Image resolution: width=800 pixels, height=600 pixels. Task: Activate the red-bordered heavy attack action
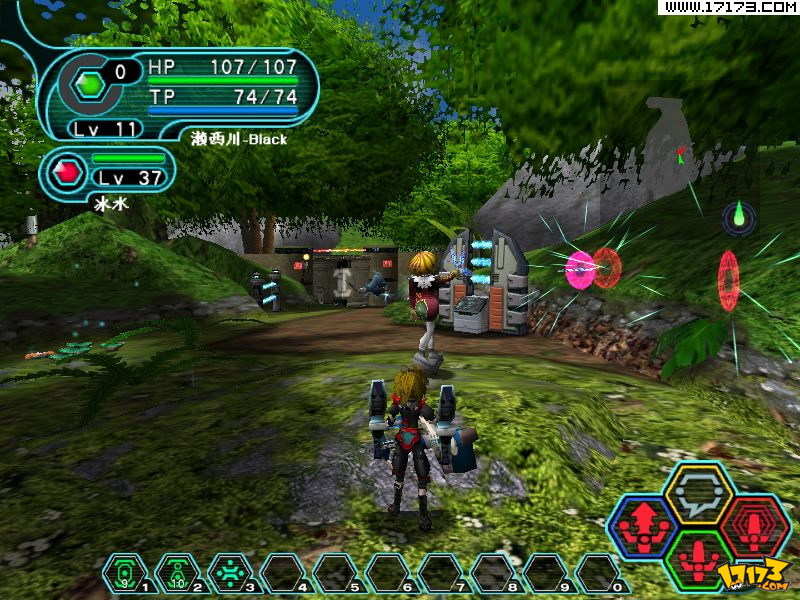pyautogui.click(x=755, y=525)
